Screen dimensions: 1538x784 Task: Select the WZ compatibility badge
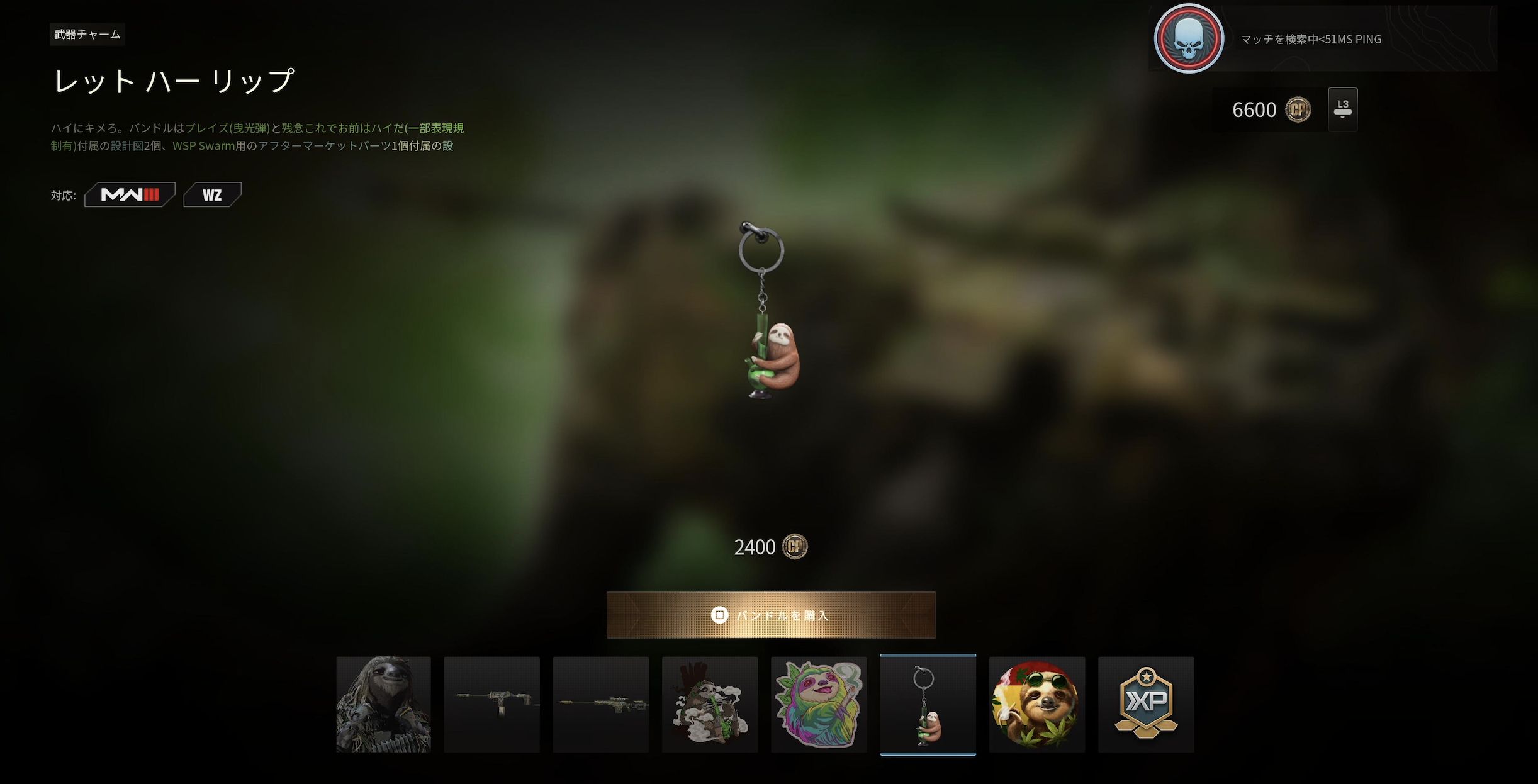[212, 194]
